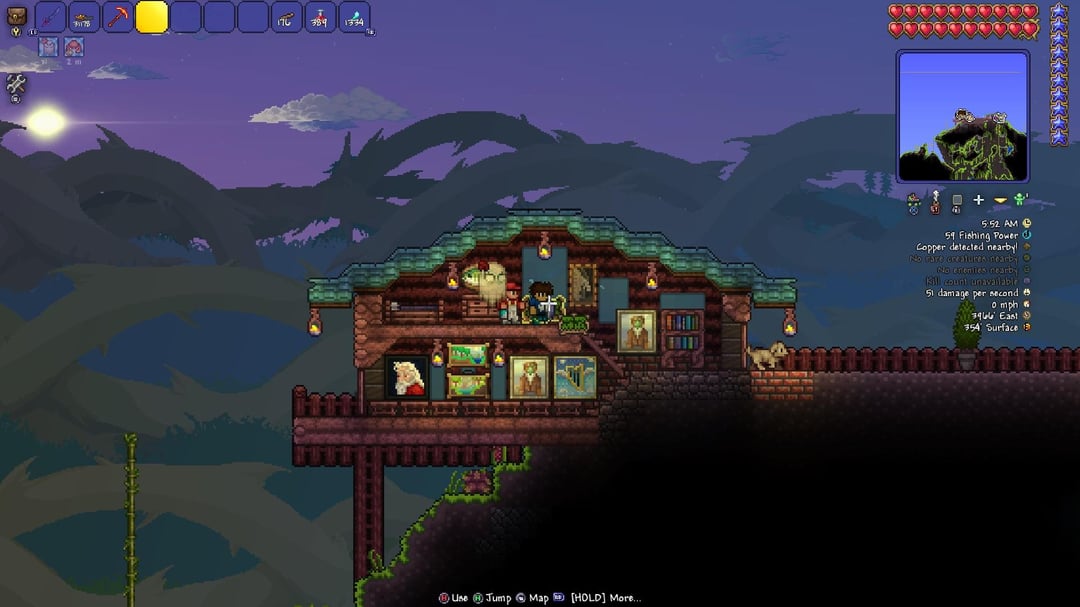Select the hotbar slot with count 176
Screen dimensions: 1080x607
point(287,17)
